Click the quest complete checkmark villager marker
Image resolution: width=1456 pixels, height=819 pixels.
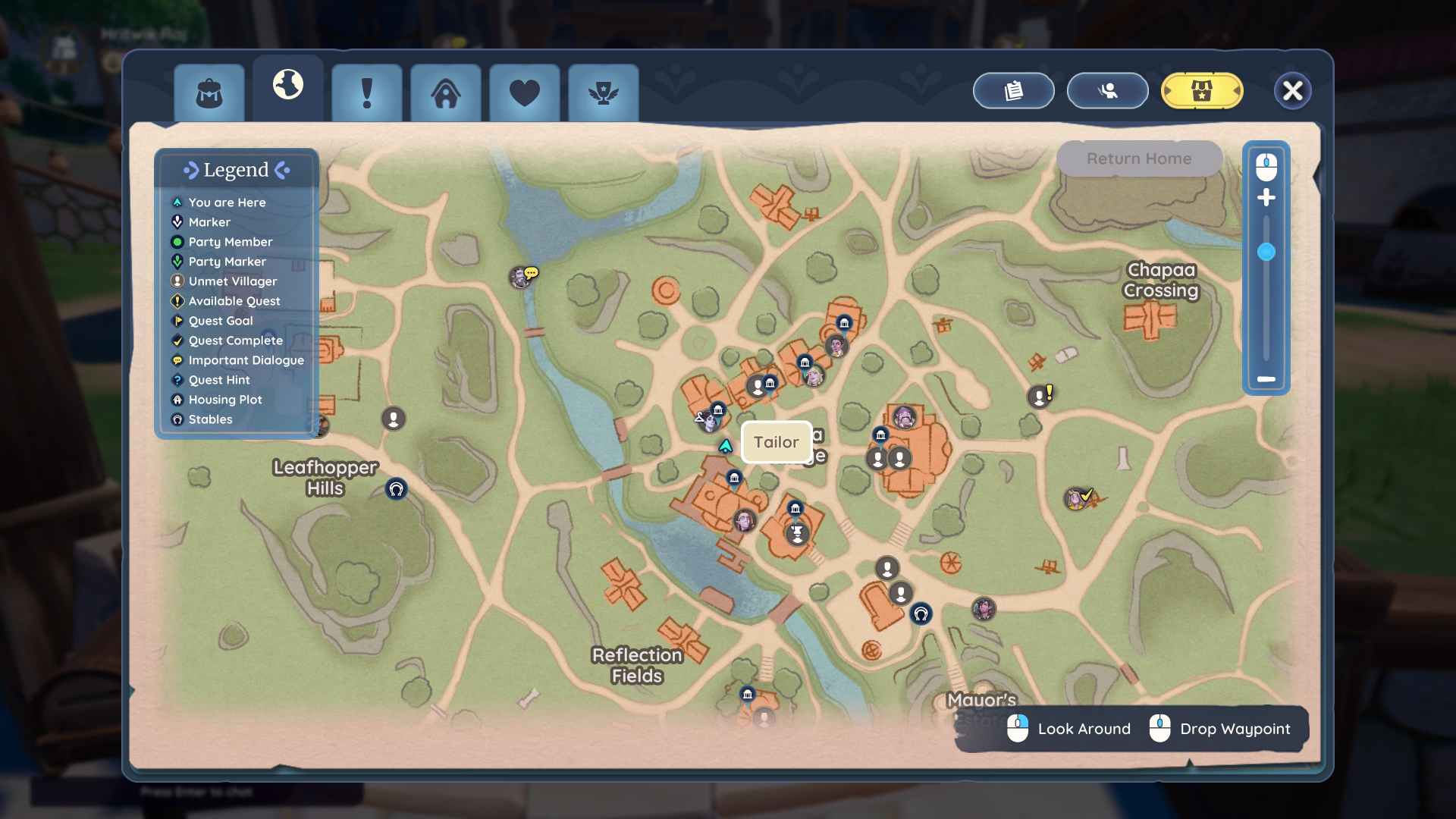1080,497
